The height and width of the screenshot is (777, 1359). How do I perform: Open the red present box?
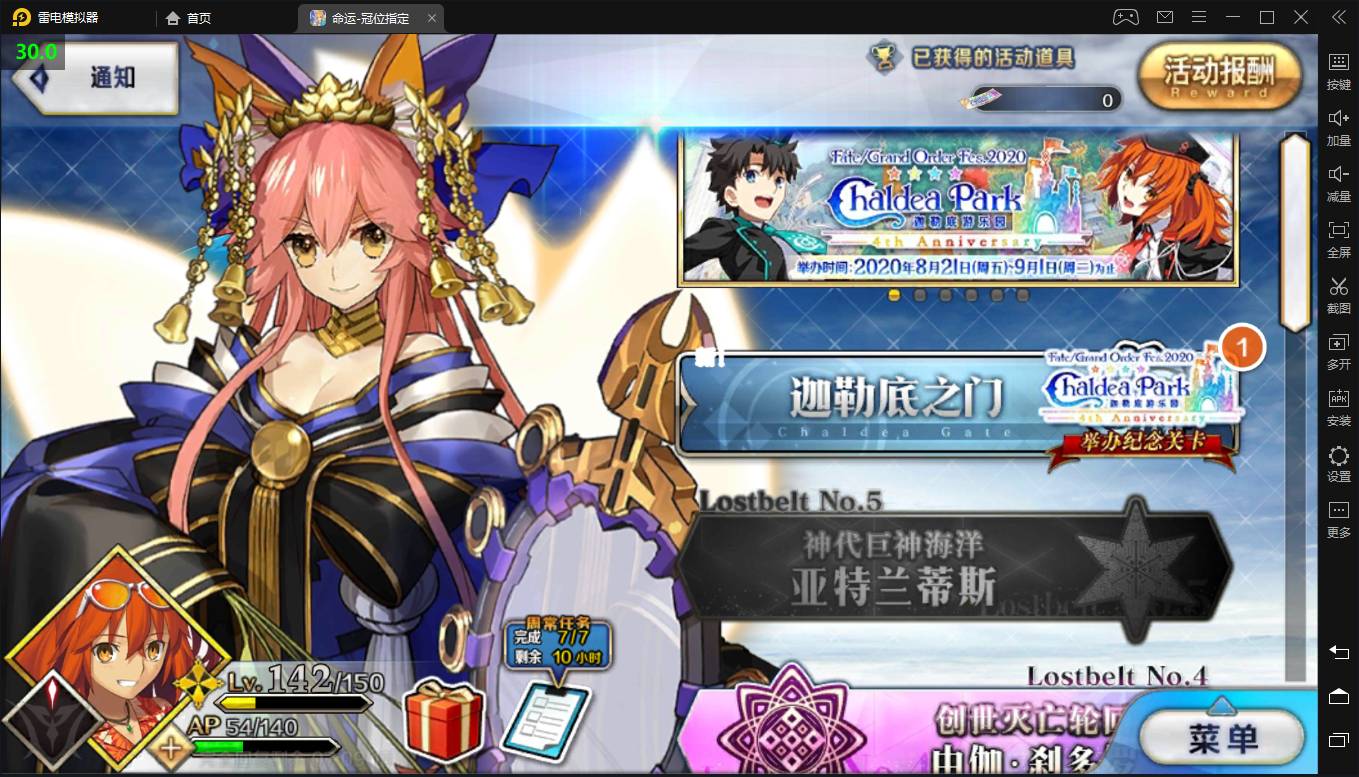444,718
